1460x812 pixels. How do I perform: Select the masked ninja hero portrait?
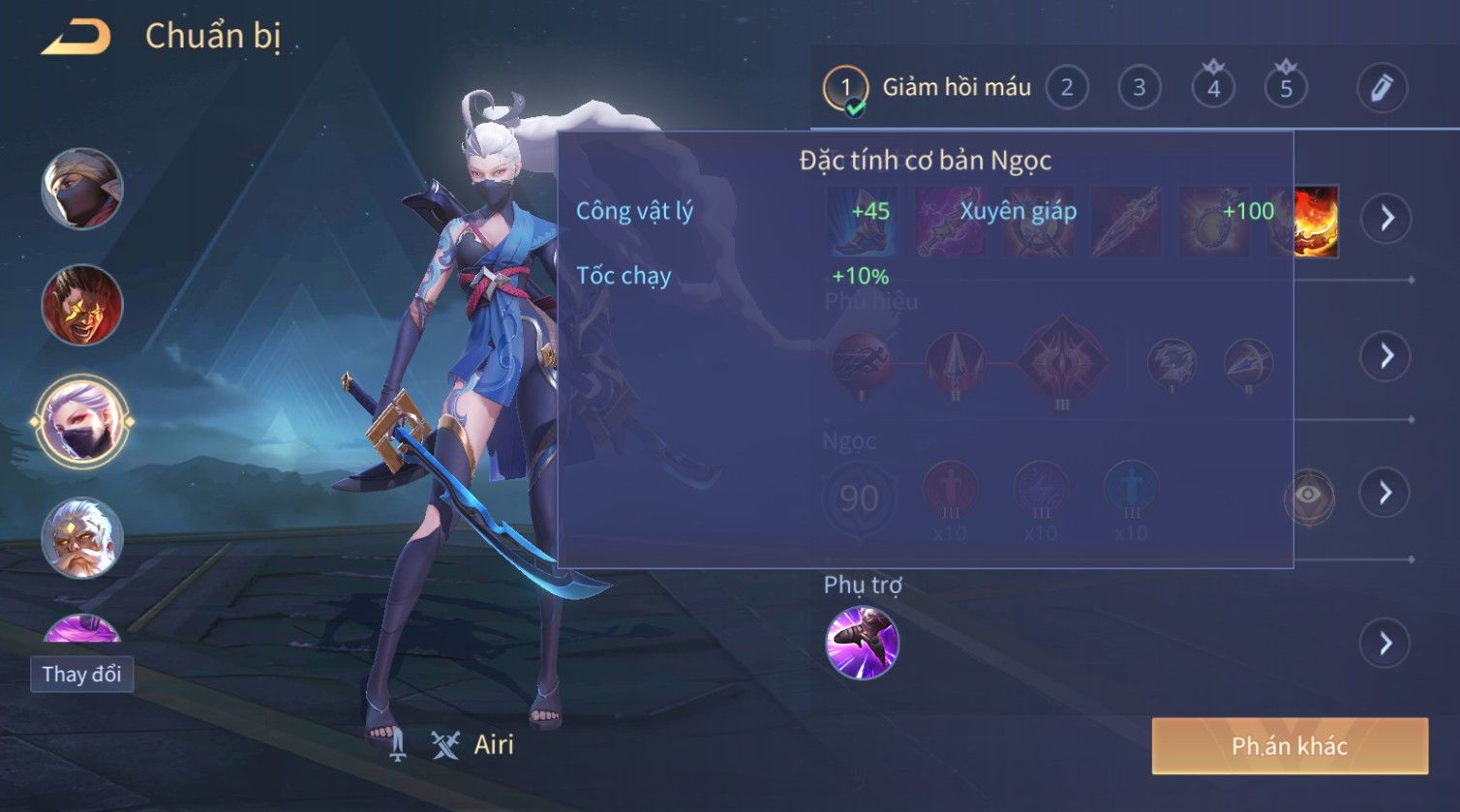coord(82,189)
